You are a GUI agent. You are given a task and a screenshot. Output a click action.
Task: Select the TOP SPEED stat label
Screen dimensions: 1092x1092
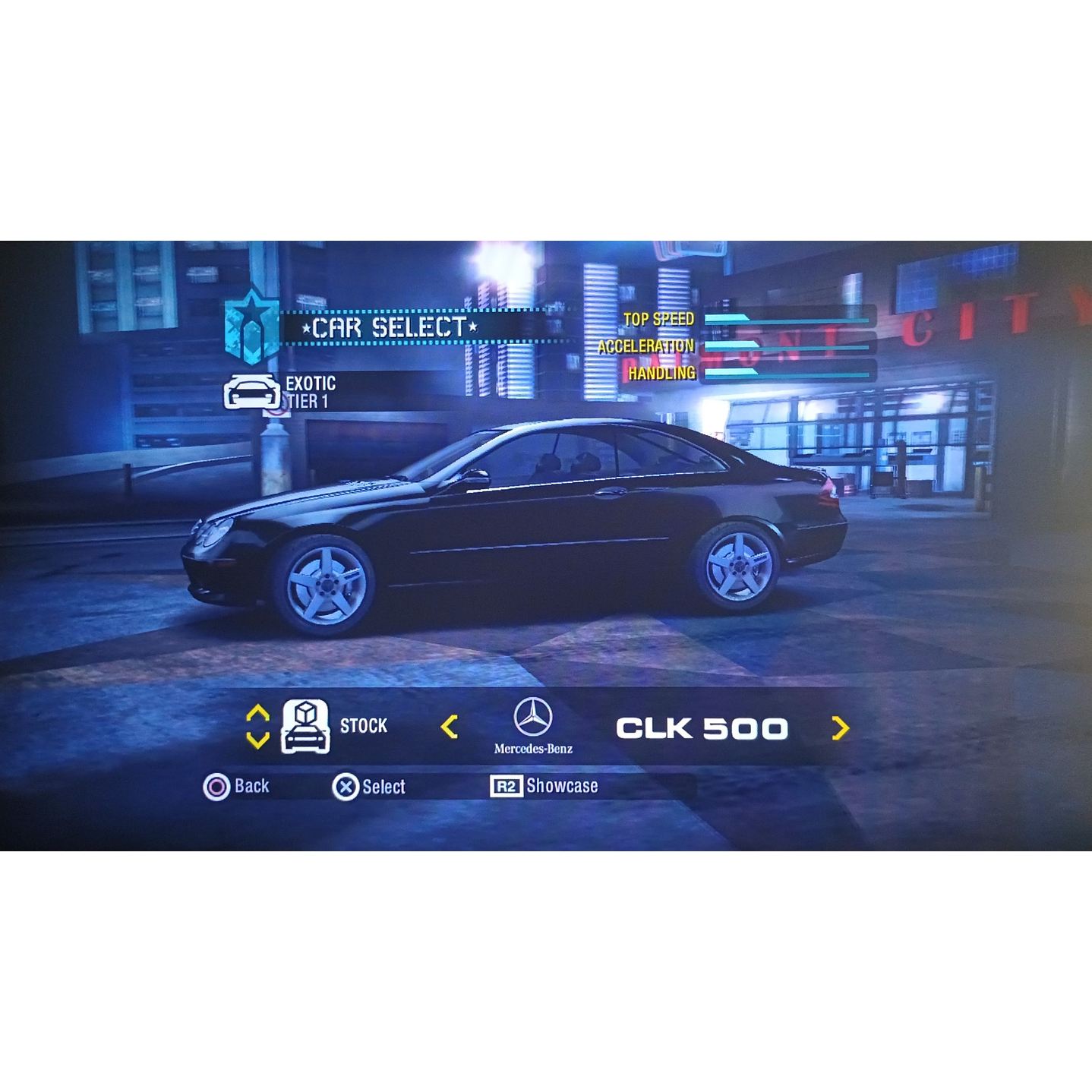[x=658, y=320]
